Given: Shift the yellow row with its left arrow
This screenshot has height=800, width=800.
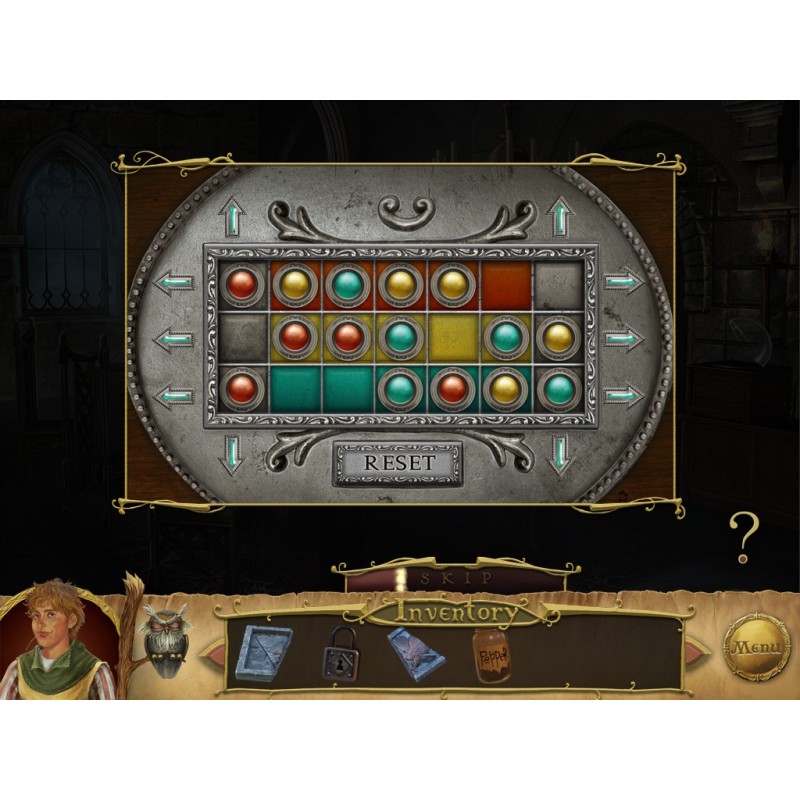Looking at the screenshot, I should click(x=176, y=338).
